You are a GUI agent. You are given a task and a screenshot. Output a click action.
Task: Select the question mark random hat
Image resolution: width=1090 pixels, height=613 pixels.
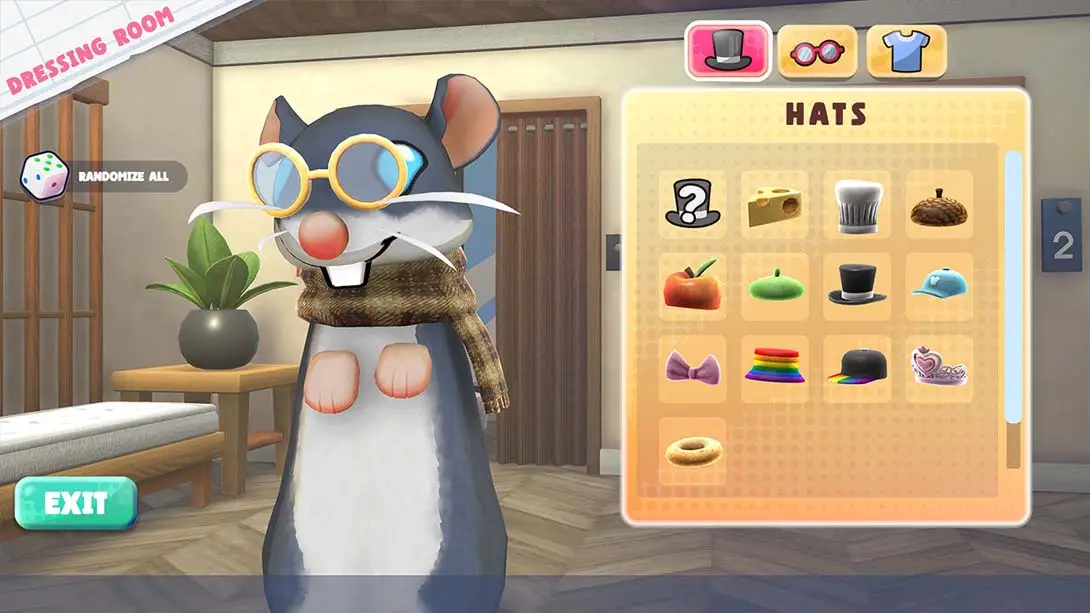[x=692, y=204]
